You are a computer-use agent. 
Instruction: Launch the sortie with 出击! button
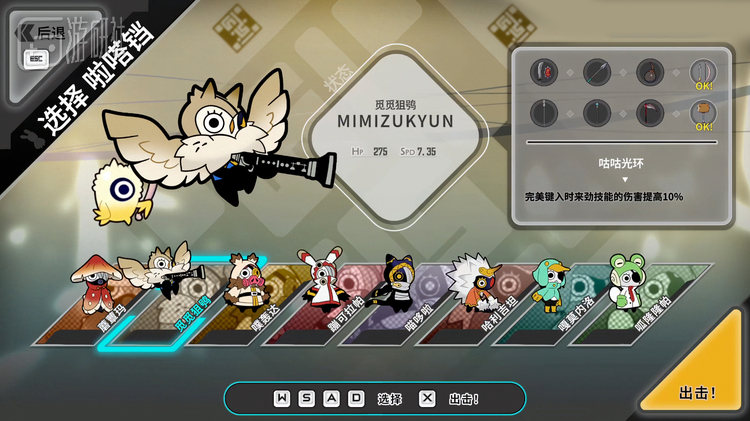point(697,391)
